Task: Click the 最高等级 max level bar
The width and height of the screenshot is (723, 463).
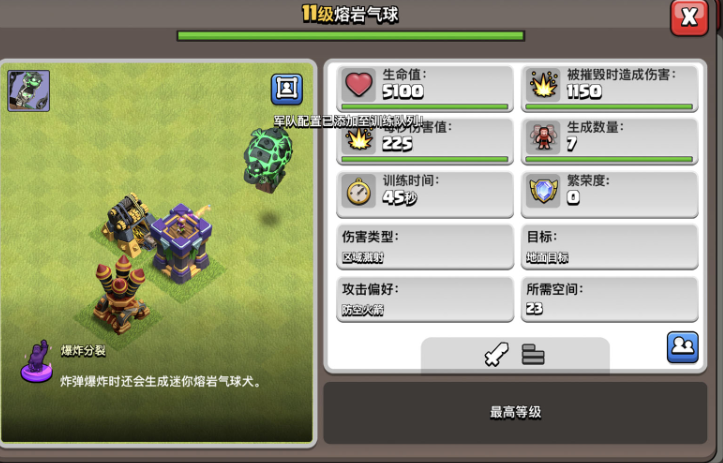Action: coord(515,412)
